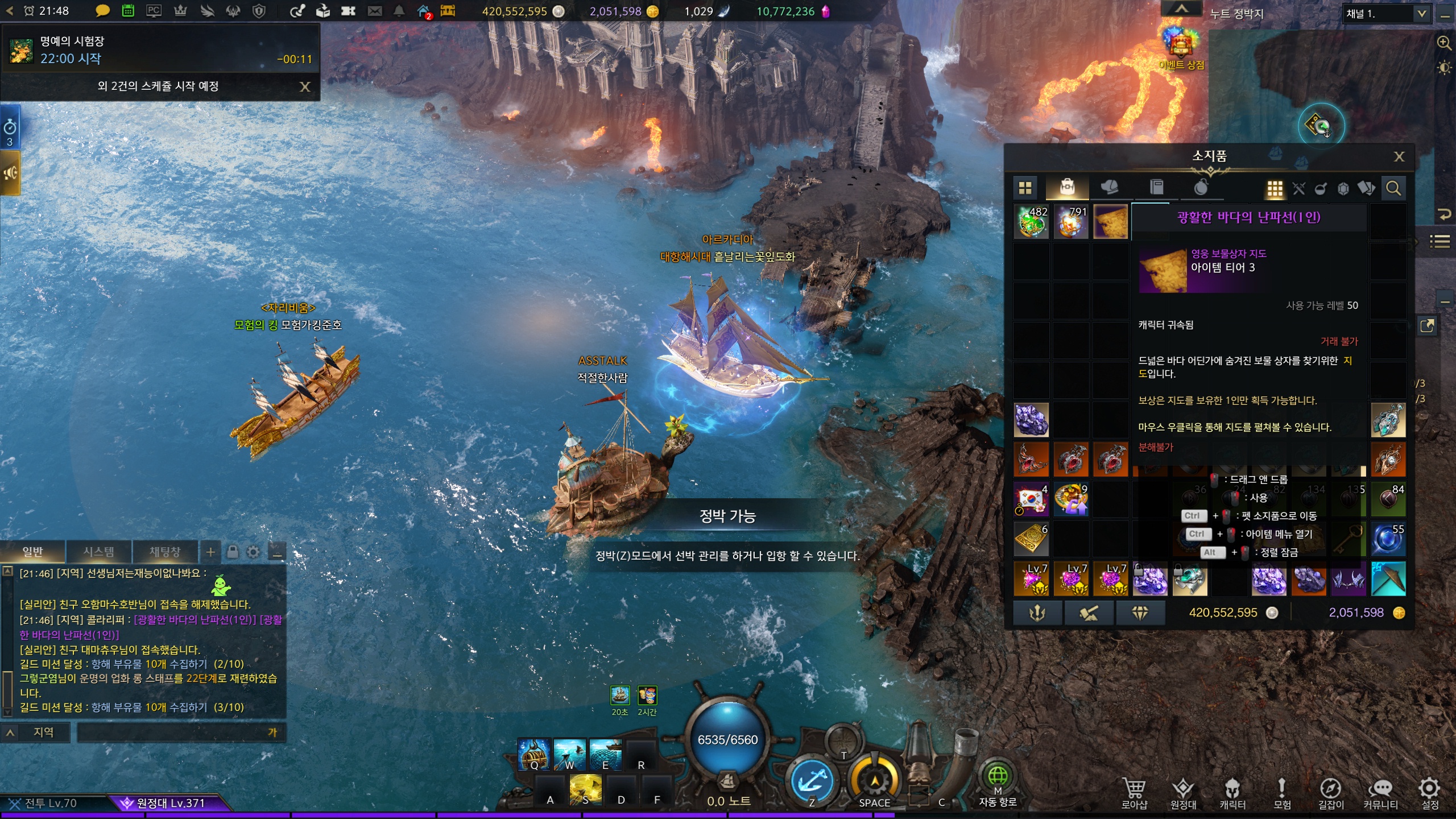Select the treasure map item slot
Screen dimensions: 1456x819
[1110, 221]
